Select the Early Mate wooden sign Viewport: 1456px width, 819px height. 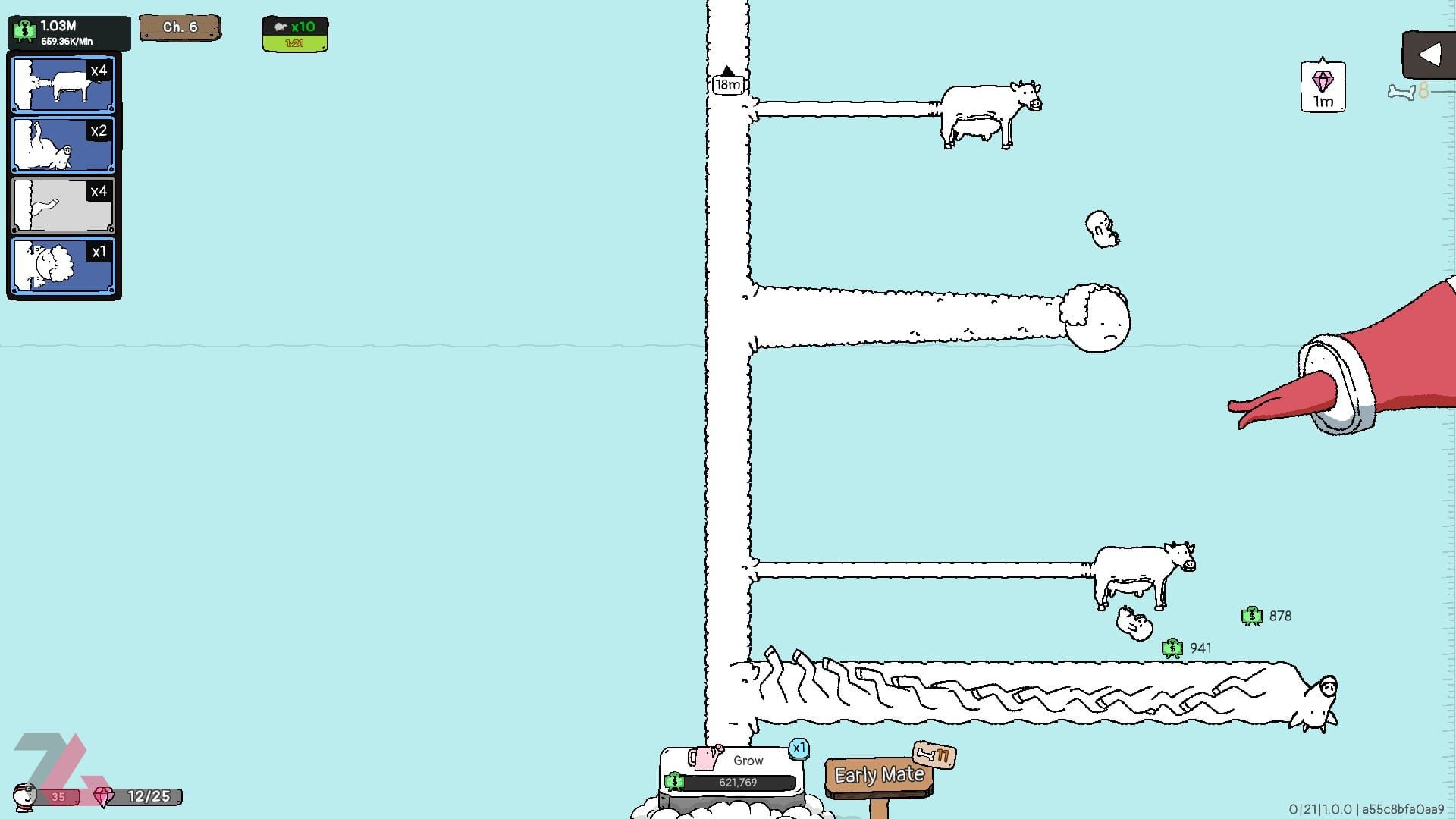click(x=879, y=775)
